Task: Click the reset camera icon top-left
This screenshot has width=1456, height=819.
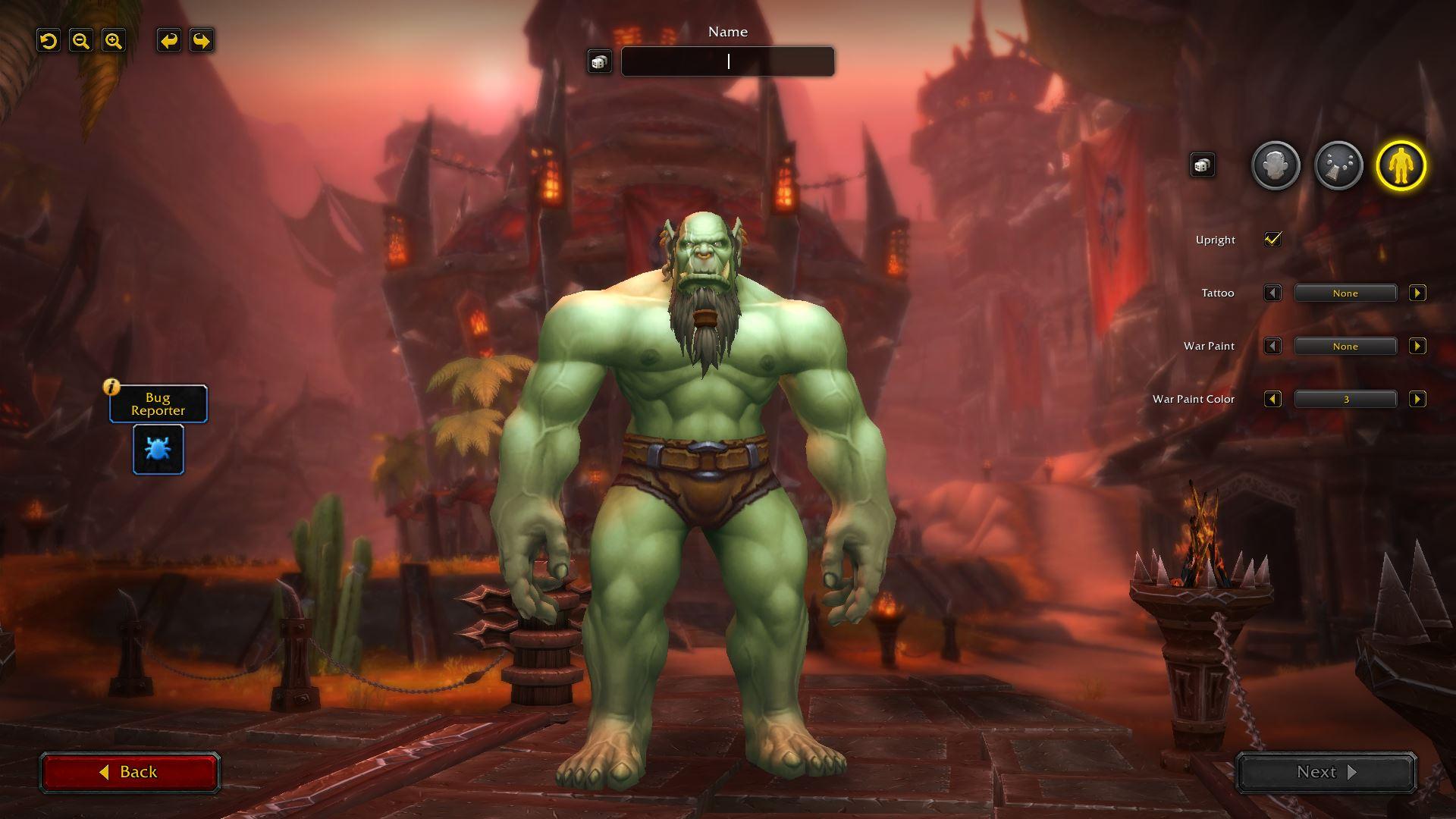Action: coord(49,41)
